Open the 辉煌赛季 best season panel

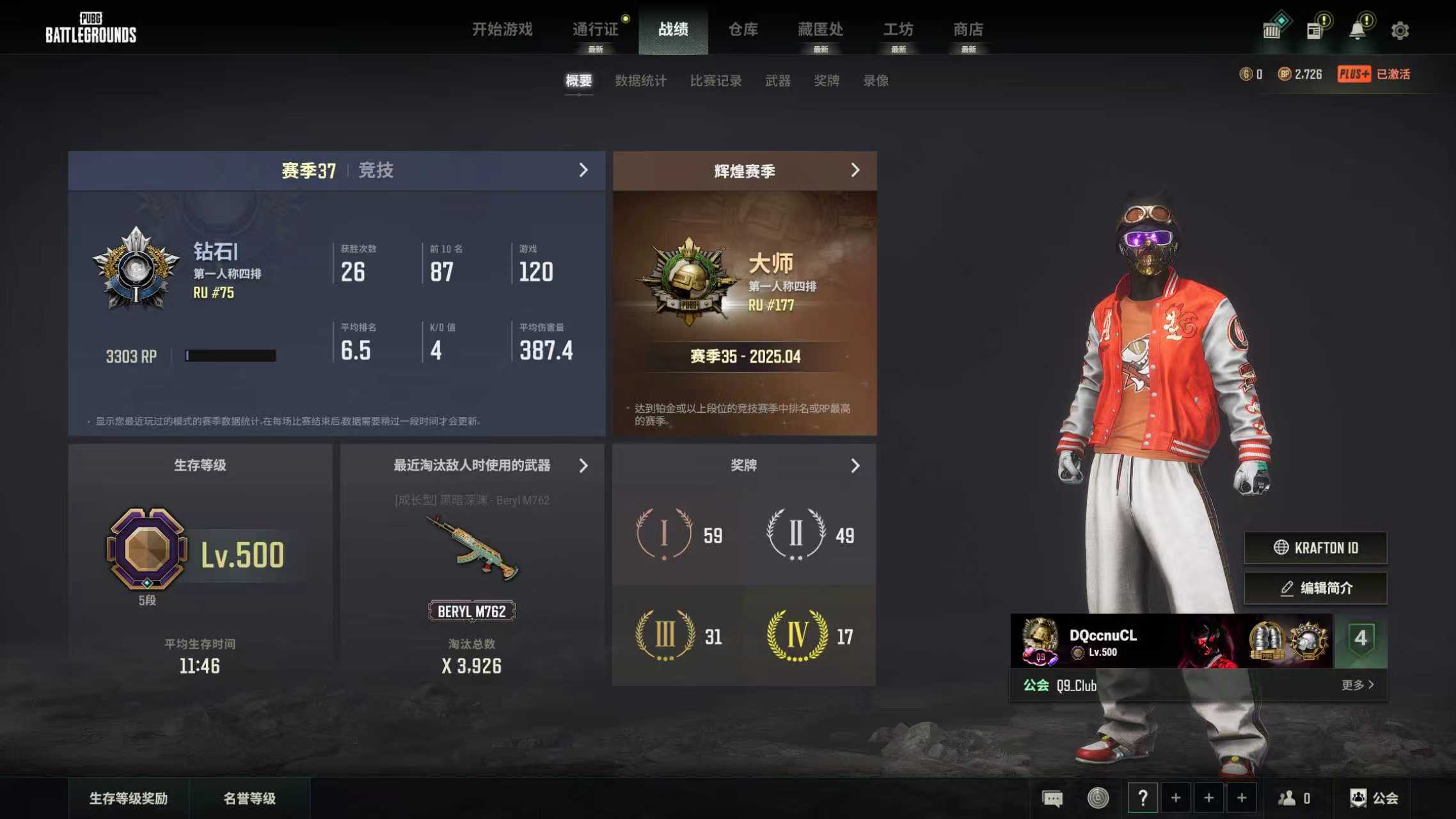[x=855, y=170]
